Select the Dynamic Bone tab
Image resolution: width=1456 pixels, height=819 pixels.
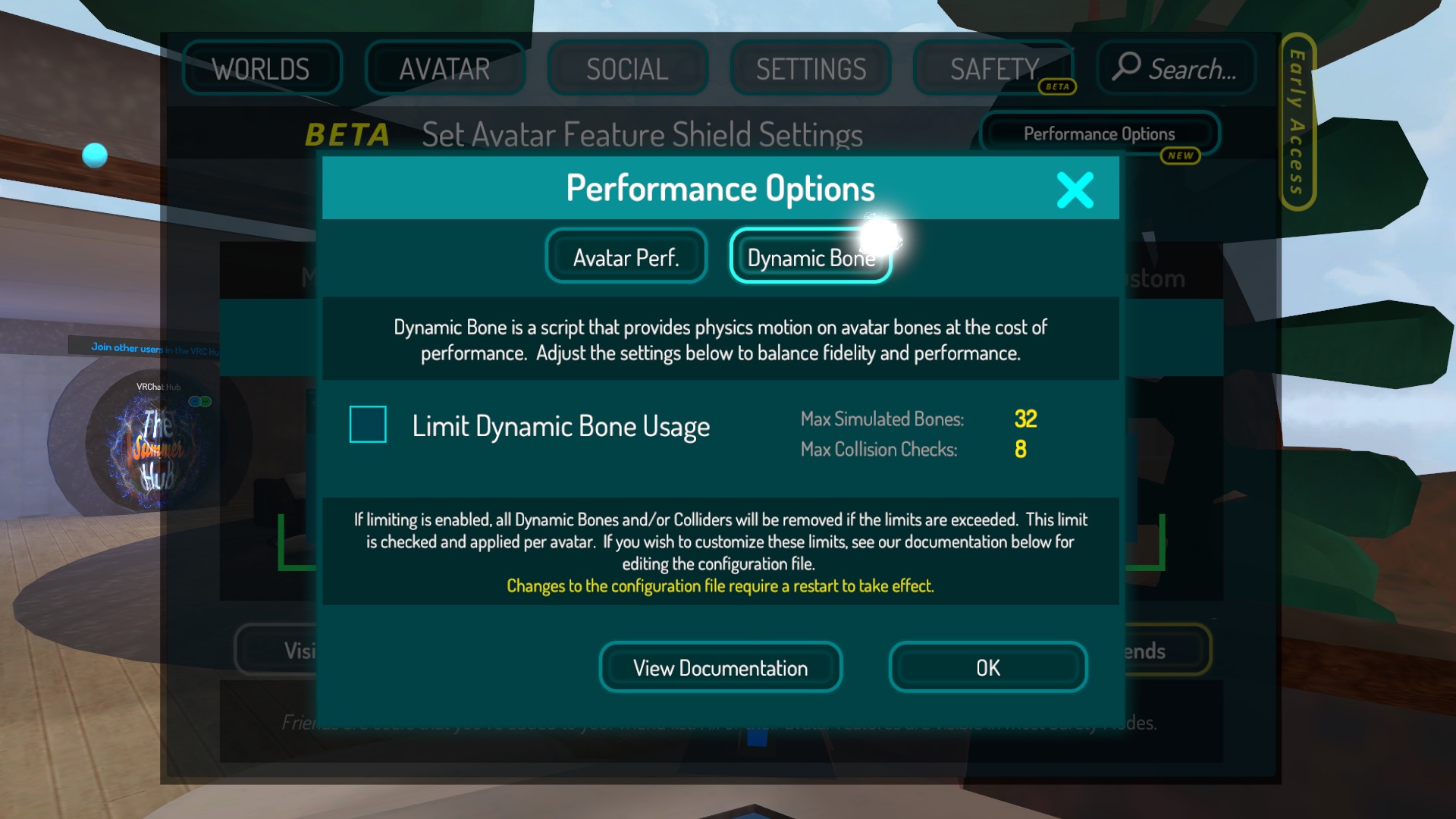pyautogui.click(x=810, y=257)
